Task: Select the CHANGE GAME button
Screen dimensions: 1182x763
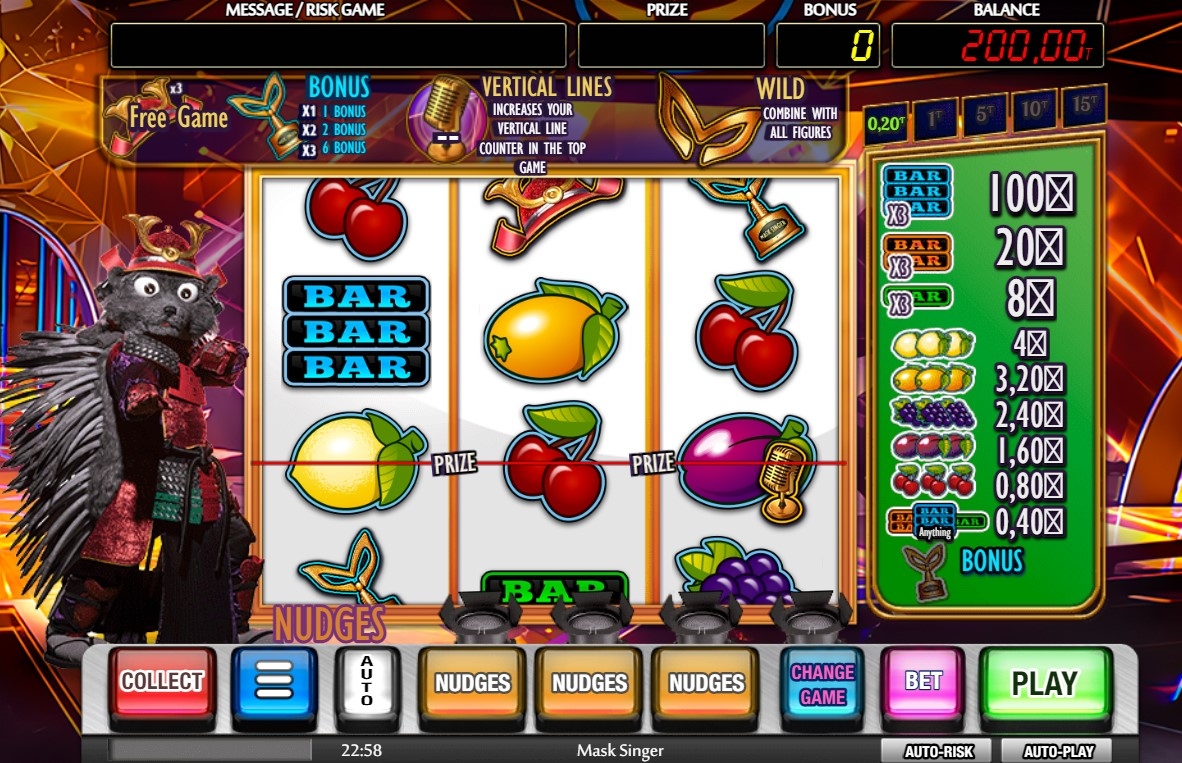Action: coord(823,684)
